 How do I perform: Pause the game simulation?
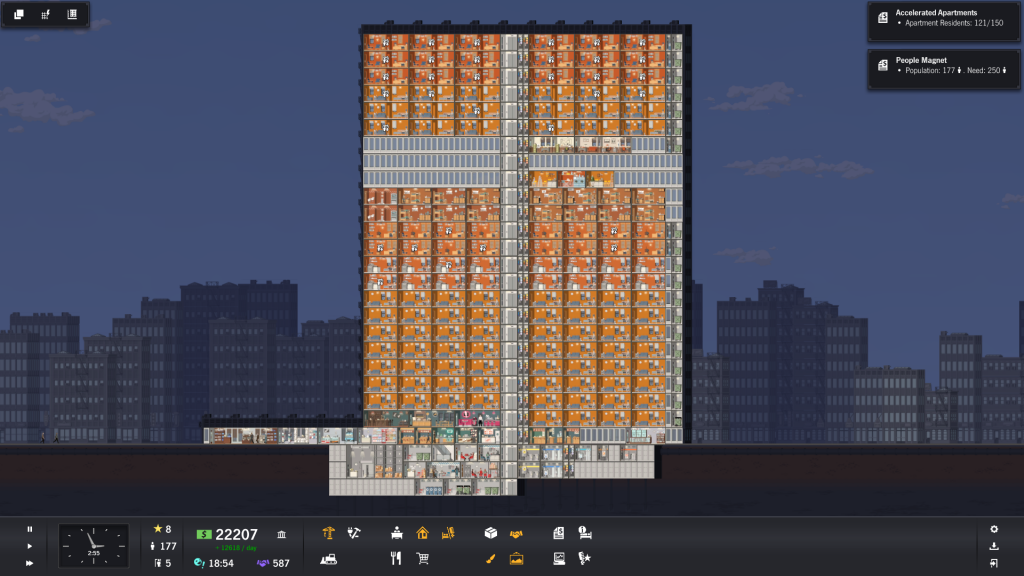30,529
